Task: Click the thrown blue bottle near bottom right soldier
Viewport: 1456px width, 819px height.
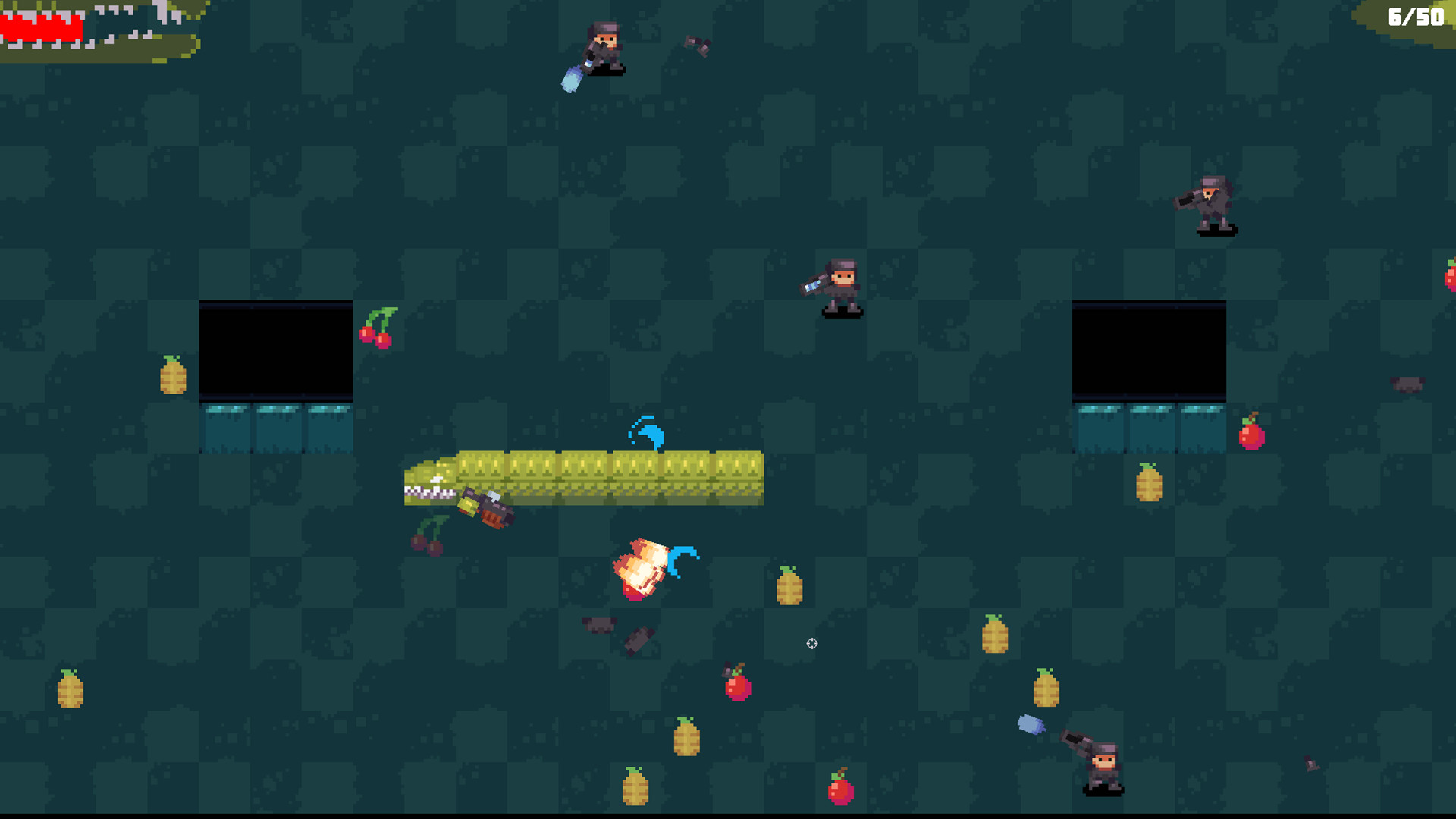Action: 1031,726
